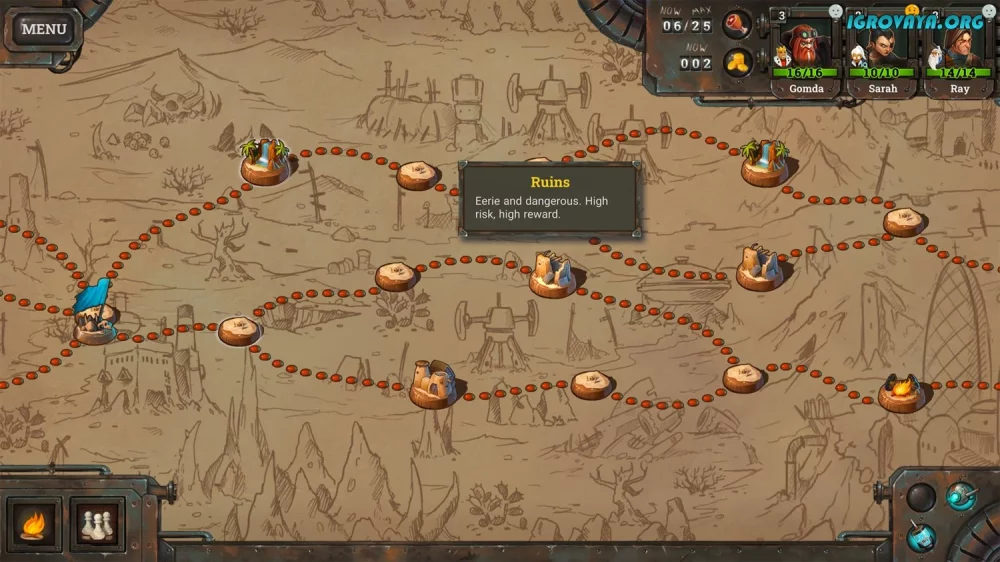Viewport: 1000px width, 562px height.
Task: Click the empty dark round gadget slot
Action: 921,496
